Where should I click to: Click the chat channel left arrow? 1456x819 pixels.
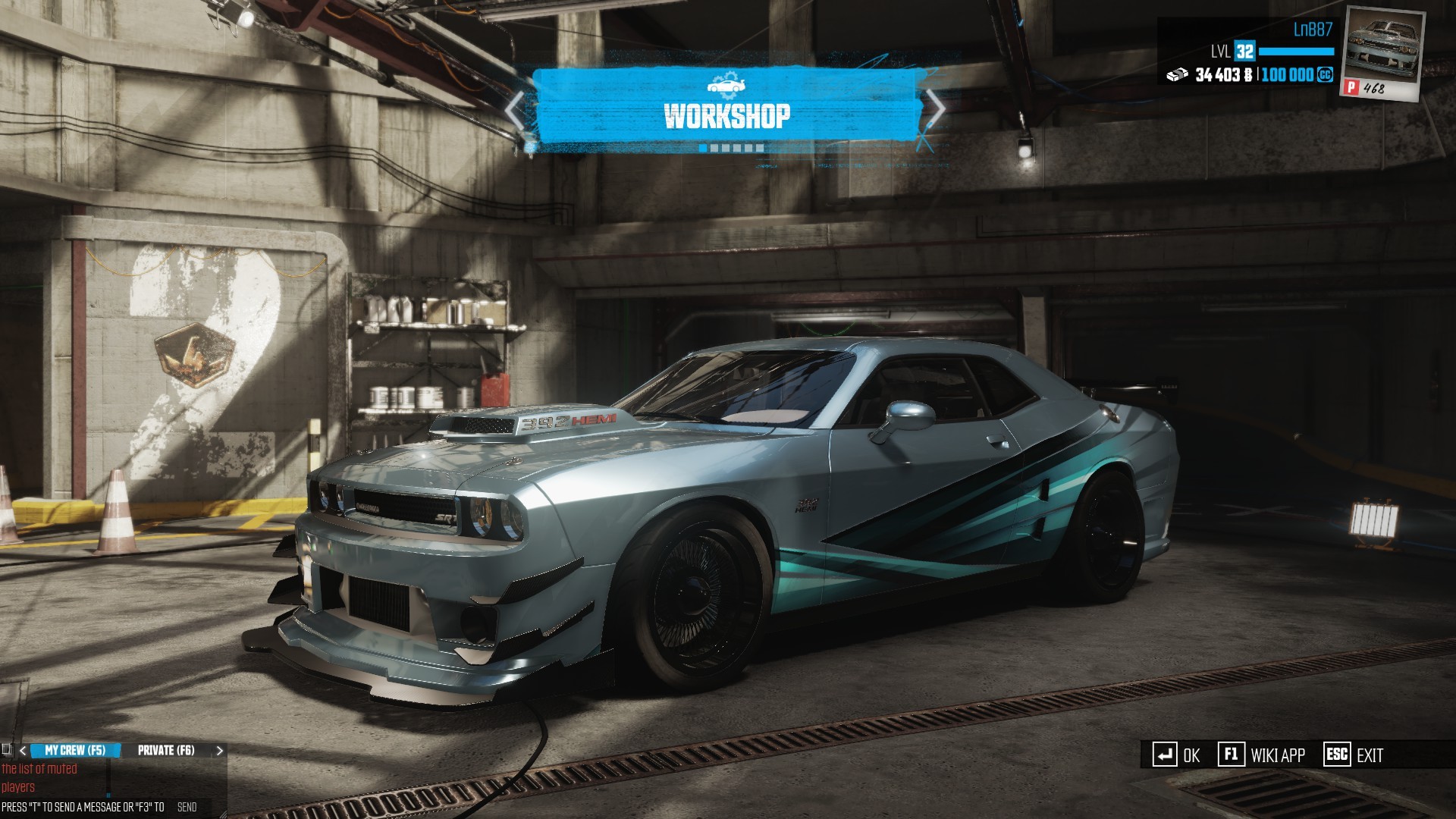click(x=23, y=751)
